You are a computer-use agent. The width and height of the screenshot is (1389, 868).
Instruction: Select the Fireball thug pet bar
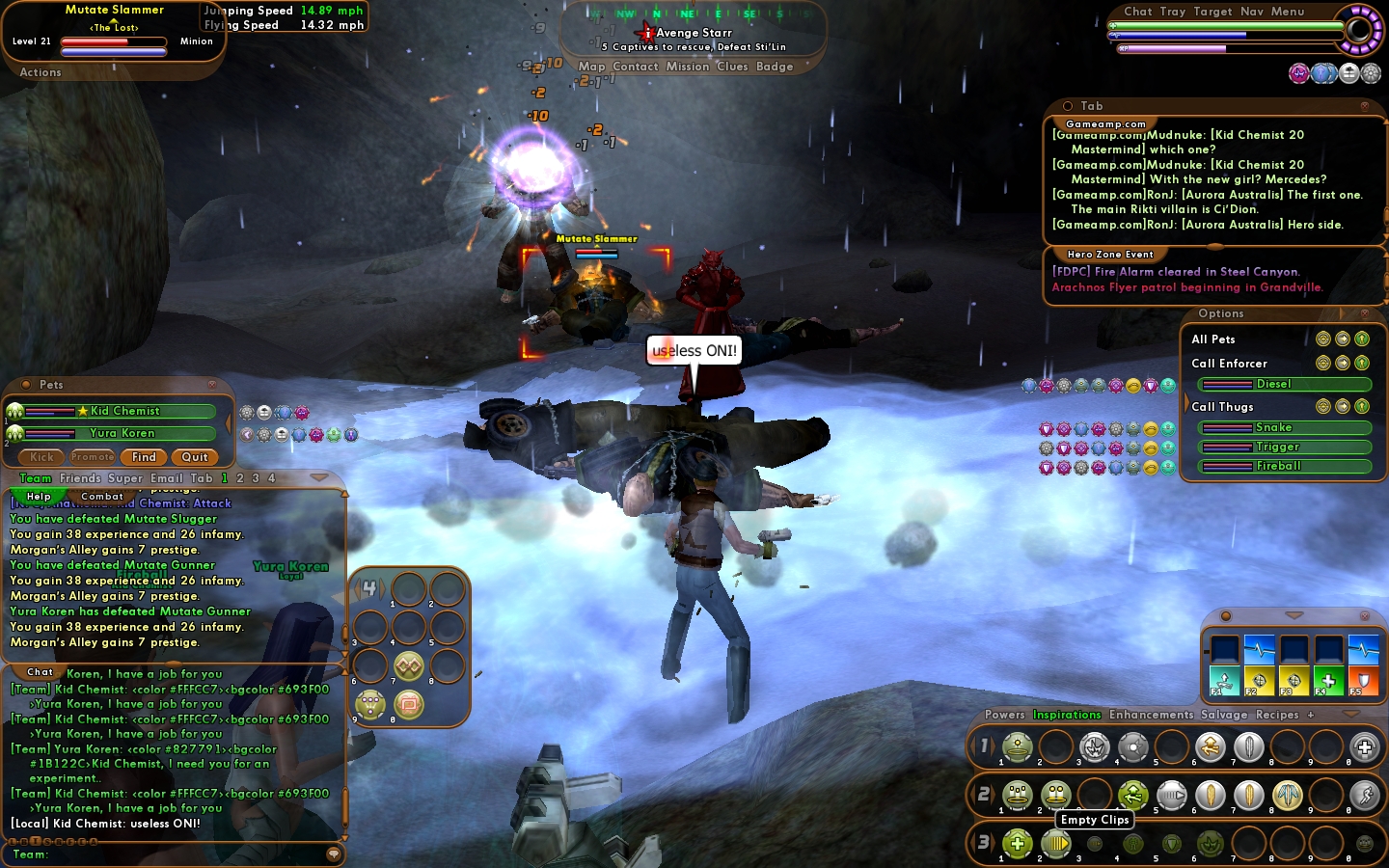(x=1283, y=466)
